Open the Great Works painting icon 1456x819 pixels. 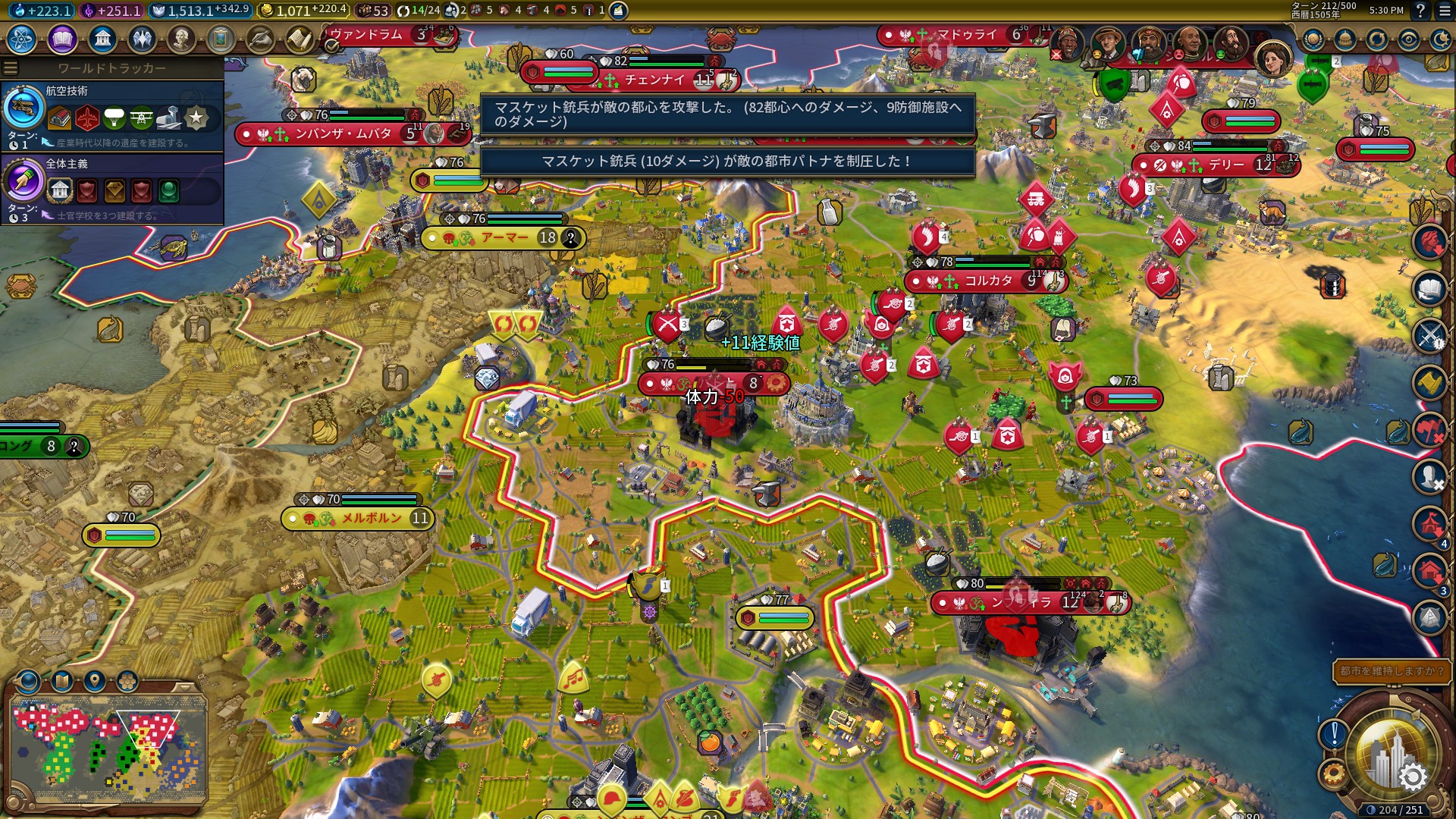point(221,39)
